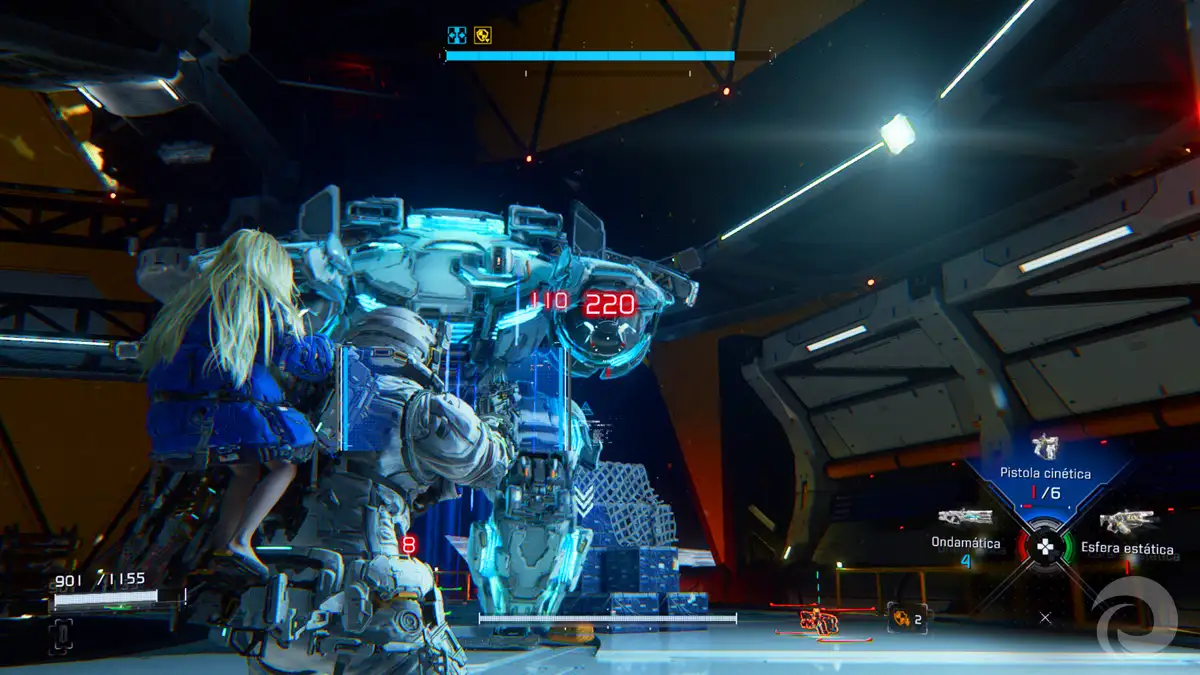
Task: Equip the Esfera estática weapon
Action: point(1127,522)
